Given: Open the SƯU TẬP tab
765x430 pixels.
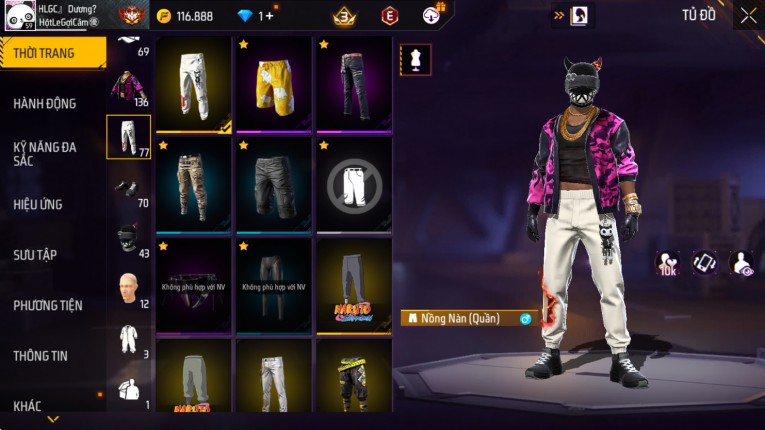Looking at the screenshot, I should (x=35, y=255).
